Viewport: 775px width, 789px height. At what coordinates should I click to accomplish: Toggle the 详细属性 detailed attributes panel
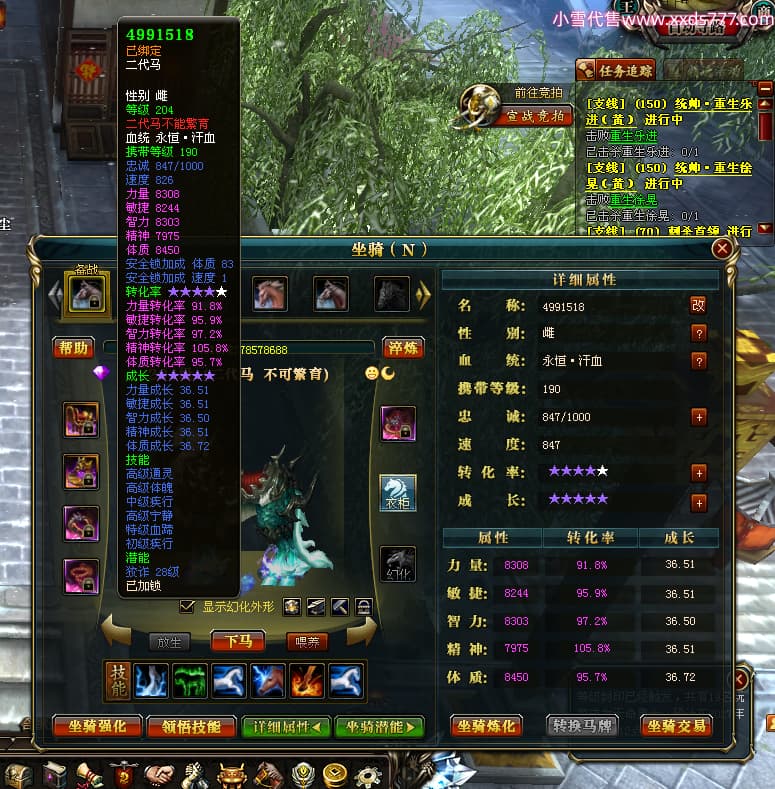(x=286, y=727)
